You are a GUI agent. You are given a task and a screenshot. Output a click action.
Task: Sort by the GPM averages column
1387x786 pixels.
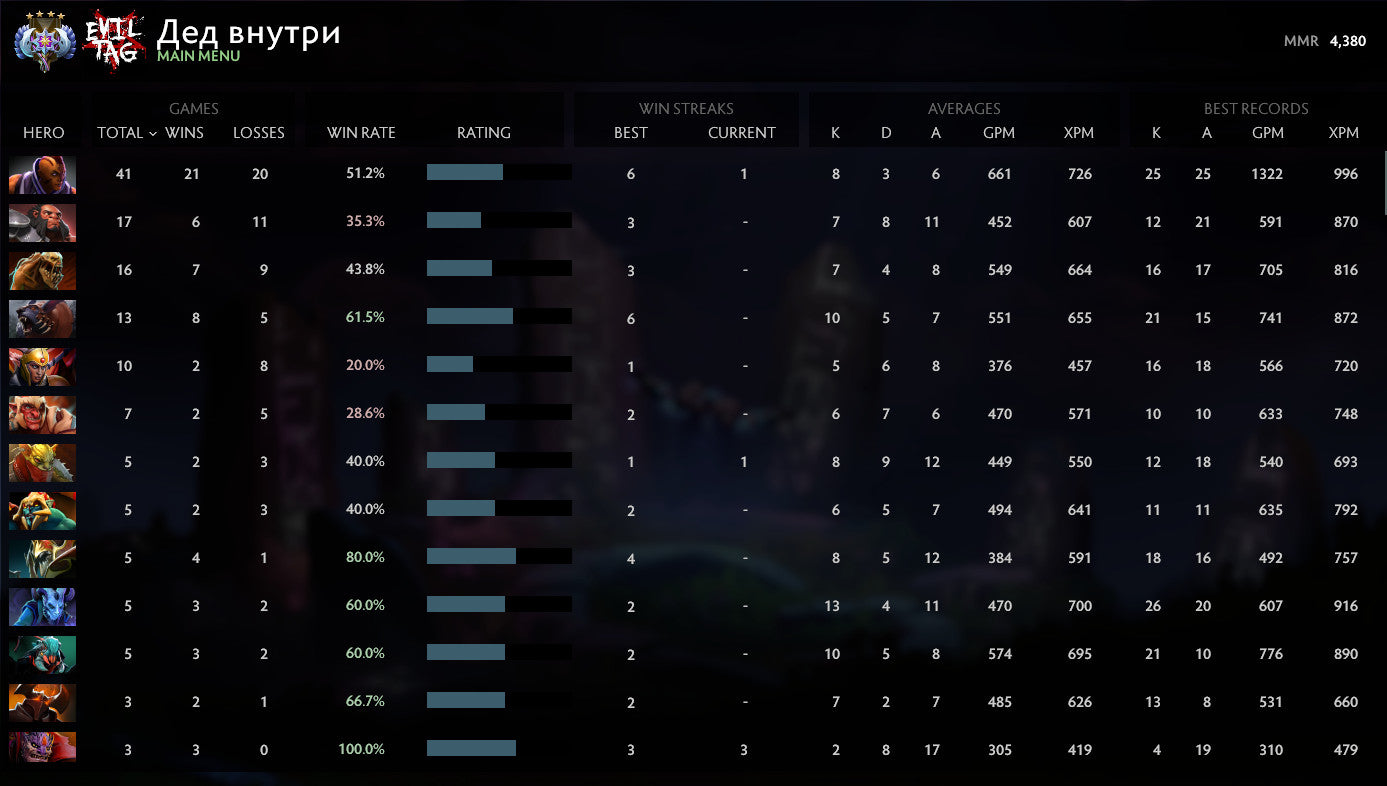[x=1000, y=132]
